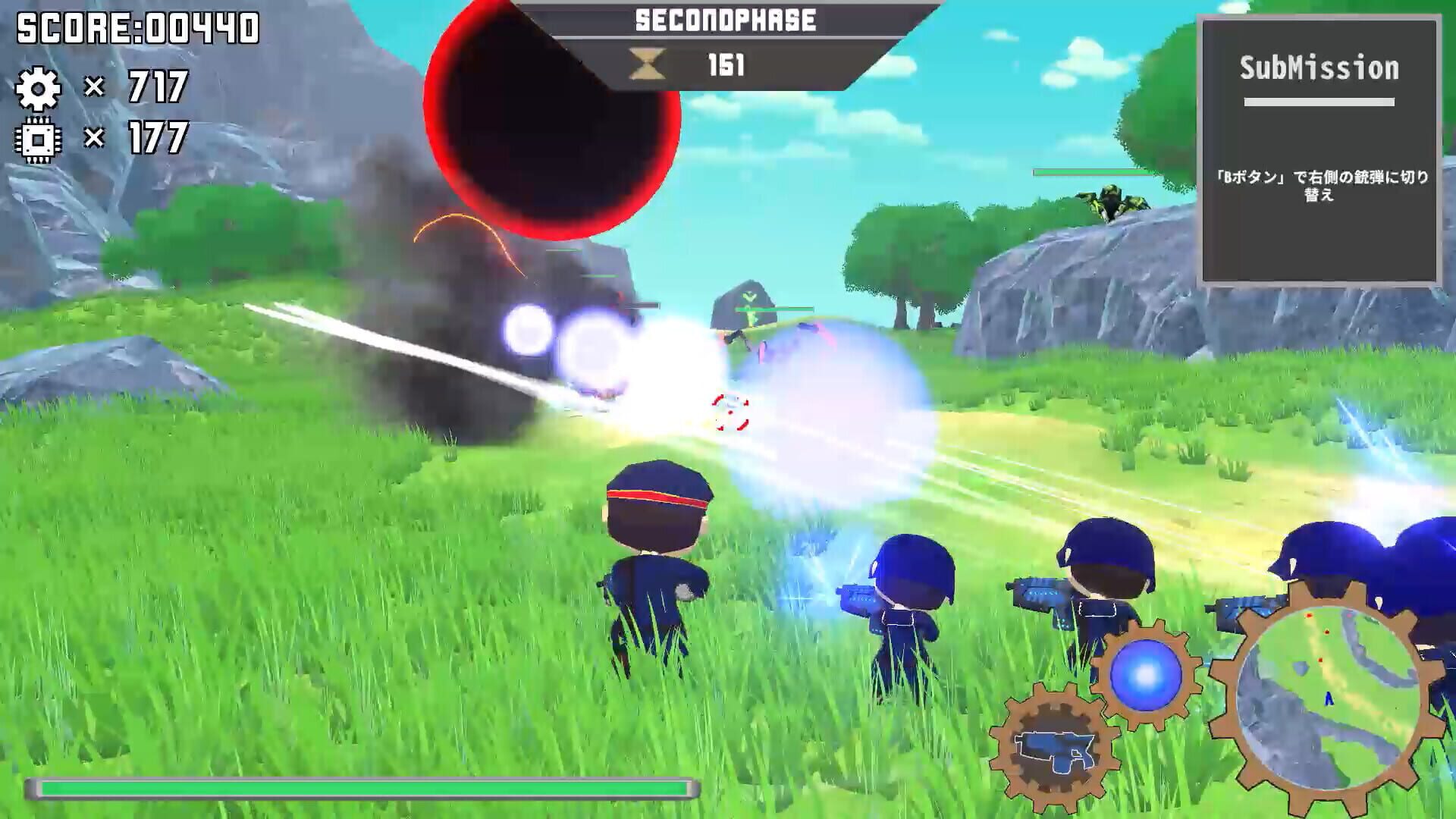Select the SubMission panel title
The width and height of the screenshot is (1456, 819).
point(1319,68)
